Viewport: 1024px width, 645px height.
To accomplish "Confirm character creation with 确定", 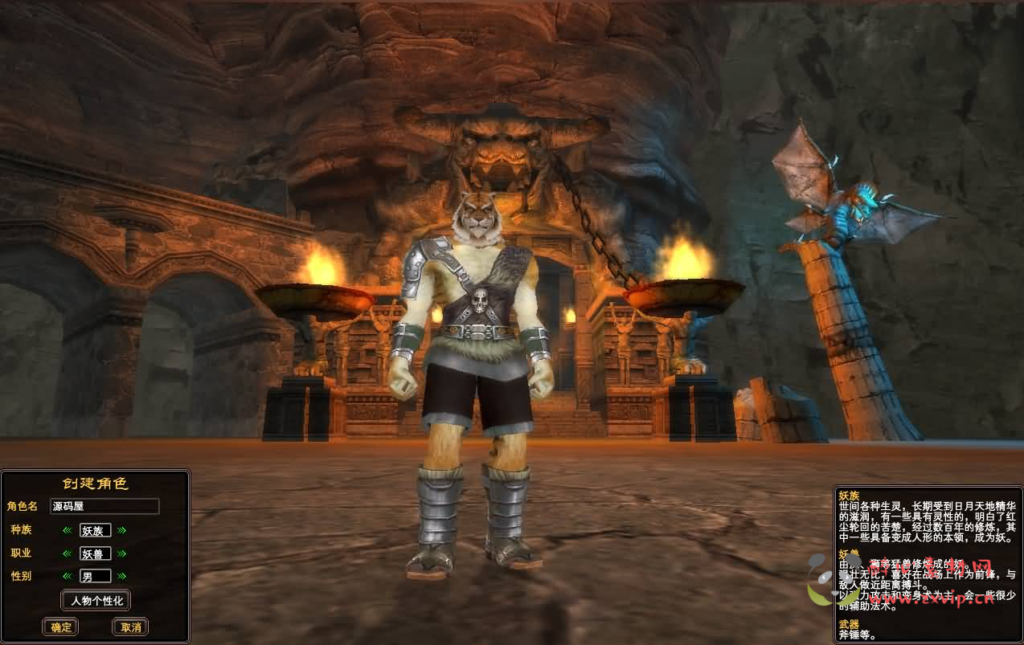I will point(60,627).
